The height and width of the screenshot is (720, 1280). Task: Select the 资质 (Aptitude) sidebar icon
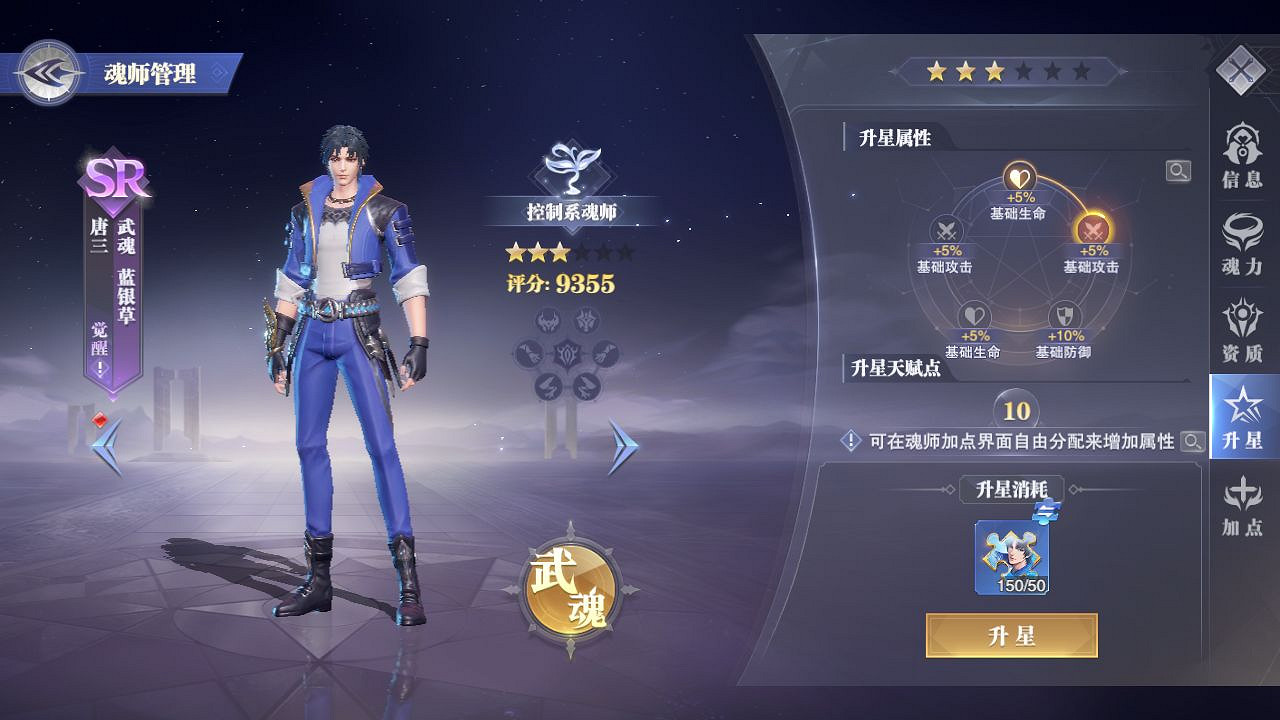coord(1243,330)
